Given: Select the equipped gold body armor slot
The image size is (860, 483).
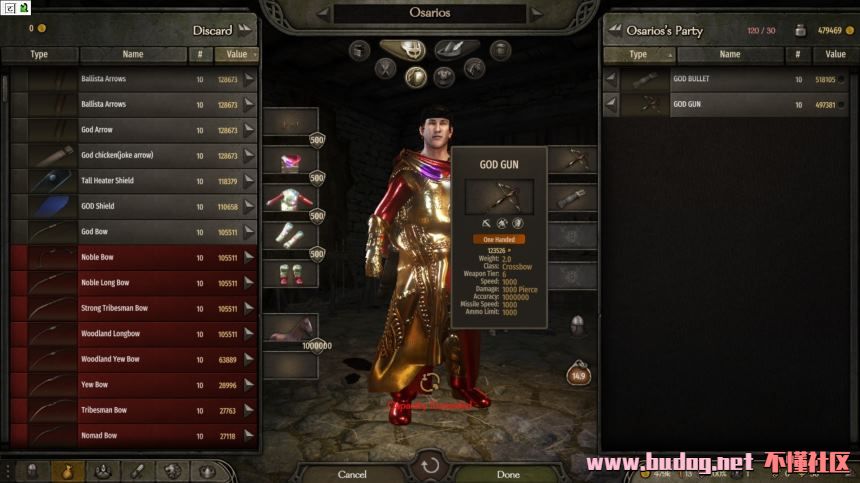Looking at the screenshot, I should click(x=291, y=198).
